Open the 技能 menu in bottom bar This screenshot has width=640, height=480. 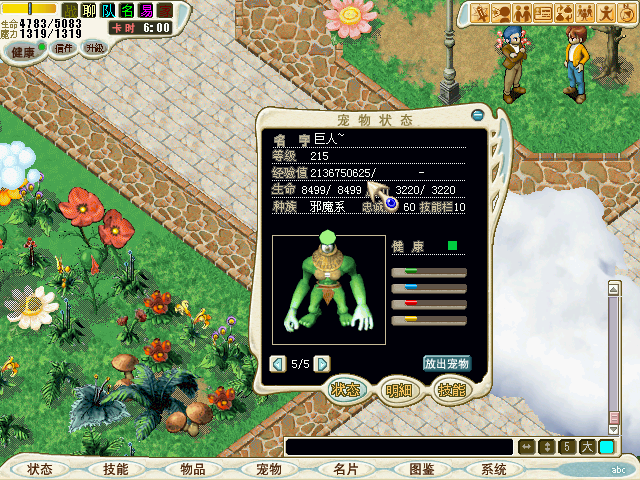(x=116, y=469)
